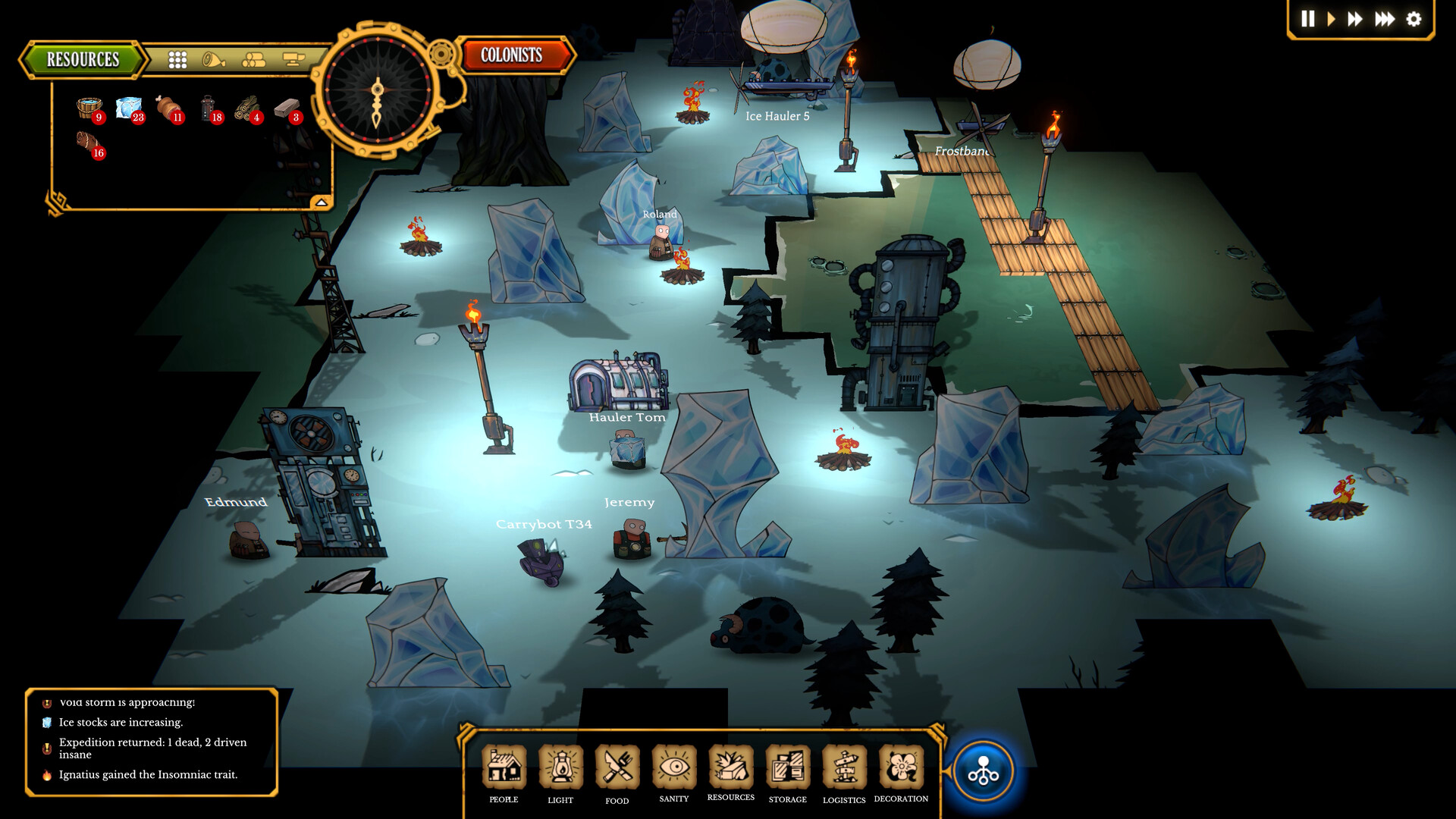Set game speed to normal play

pyautogui.click(x=1331, y=19)
